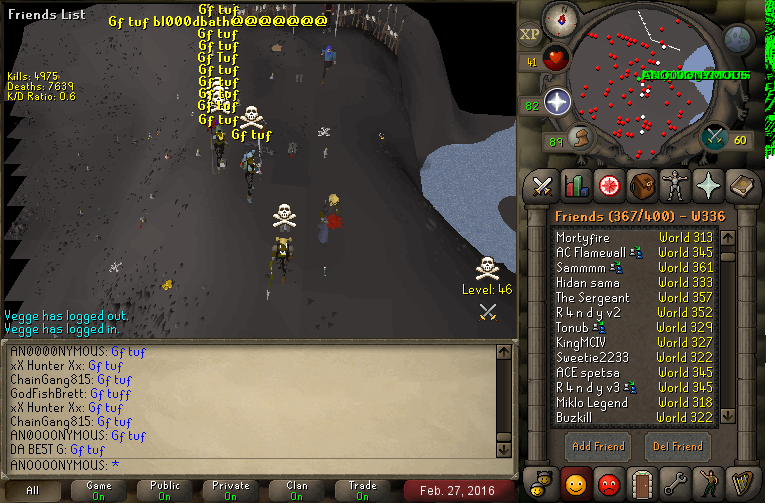Screen dimensions: 775x504
Task: Activate the special attack orb
Action: 716,136
